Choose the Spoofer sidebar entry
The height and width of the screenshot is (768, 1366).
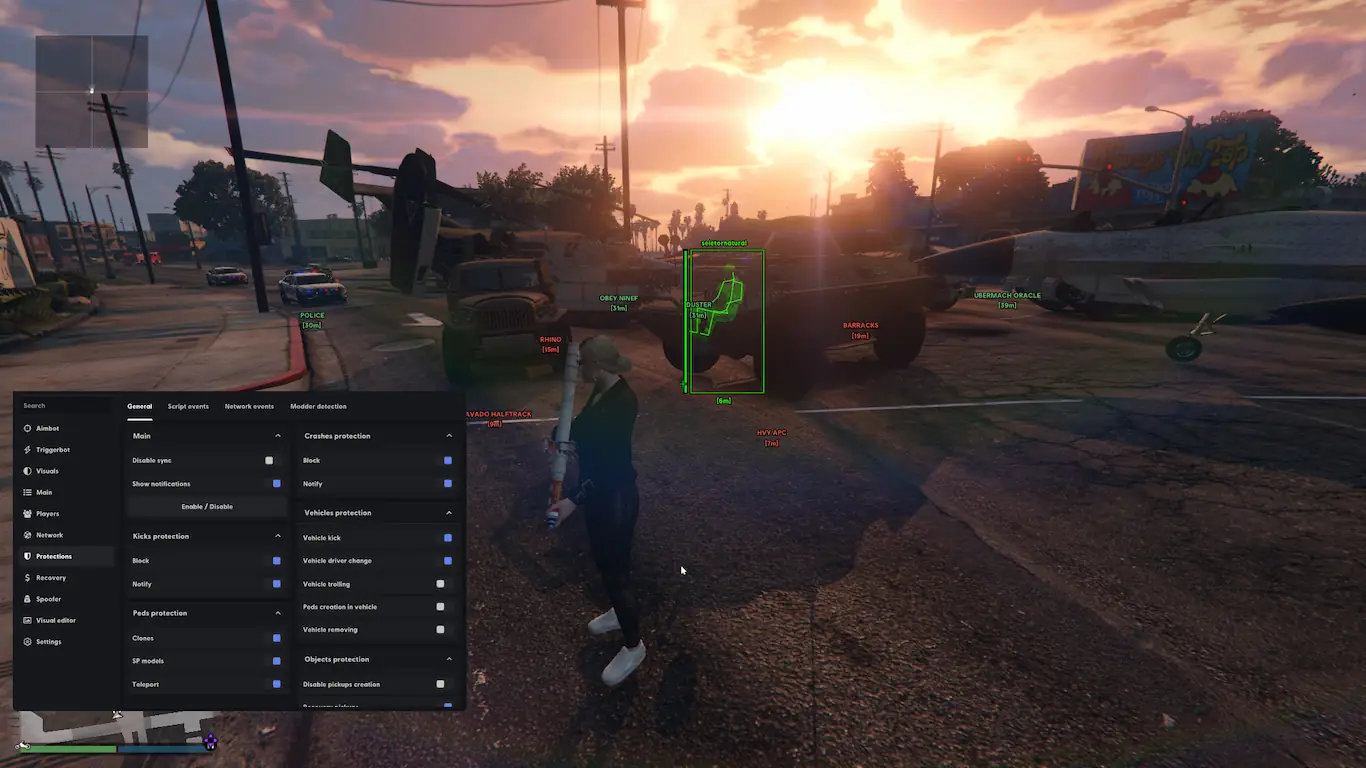[48, 599]
